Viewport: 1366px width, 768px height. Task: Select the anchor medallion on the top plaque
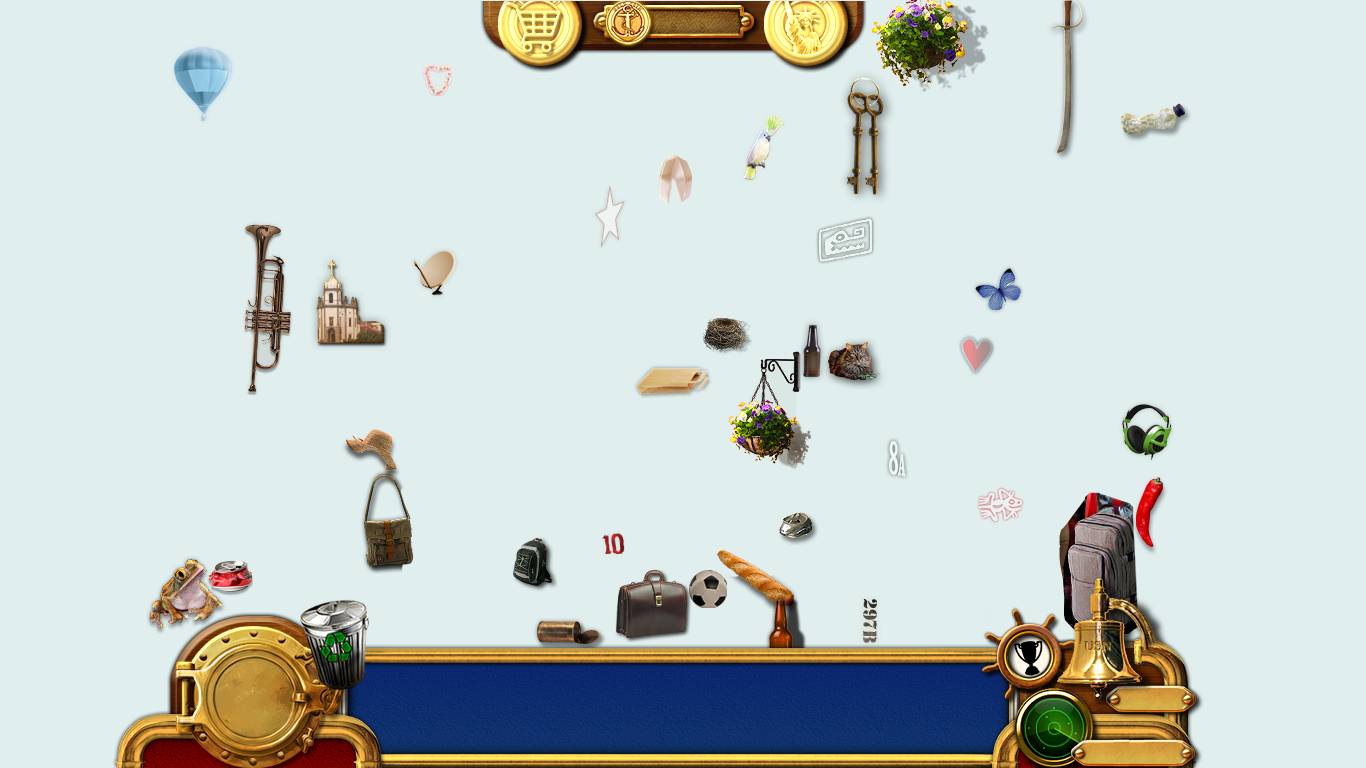tap(628, 22)
